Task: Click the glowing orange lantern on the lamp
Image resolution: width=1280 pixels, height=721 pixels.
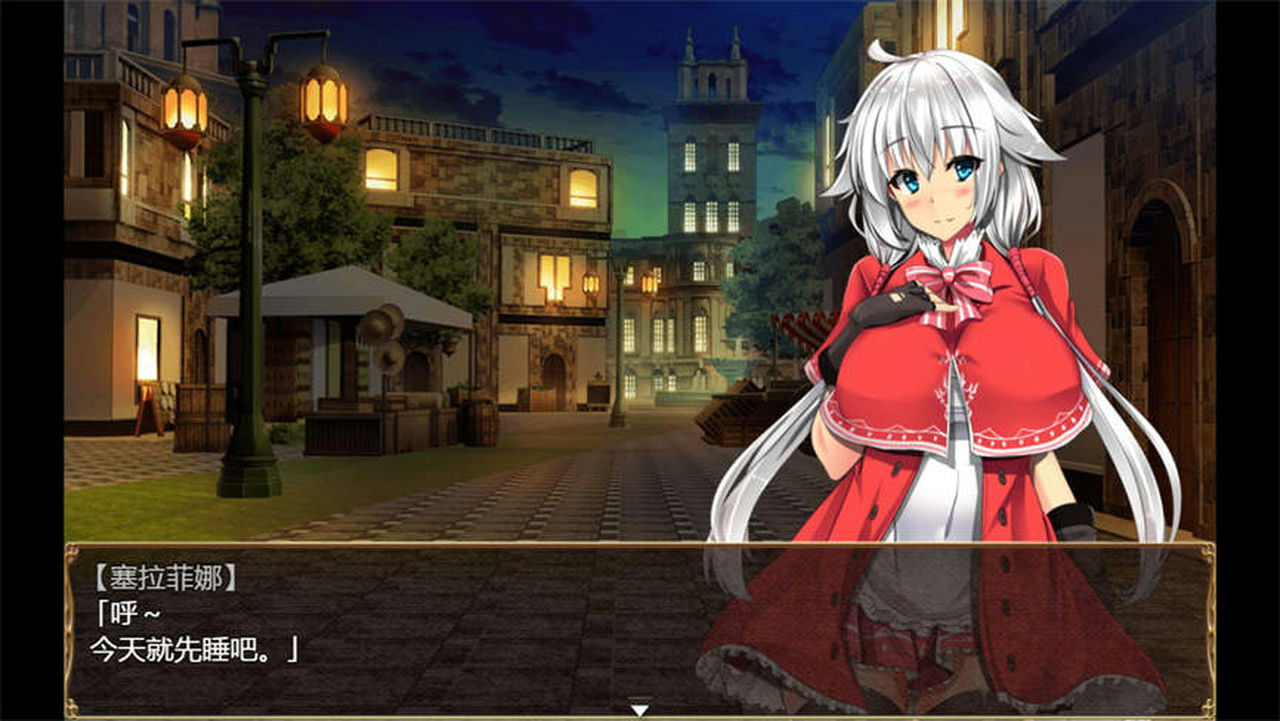Action: click(x=320, y=100)
